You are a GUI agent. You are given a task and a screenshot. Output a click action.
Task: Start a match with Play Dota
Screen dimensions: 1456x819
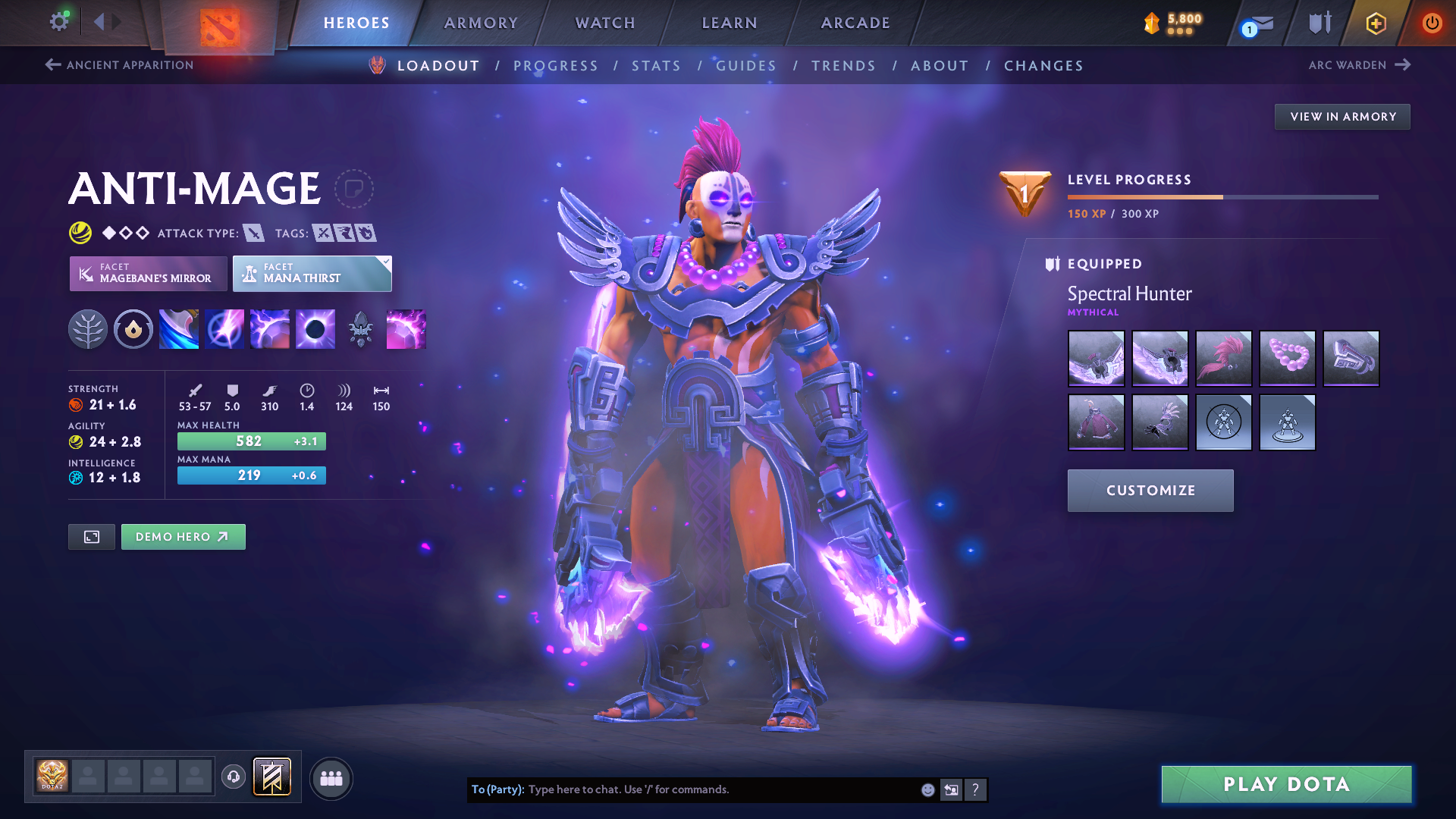point(1286,784)
